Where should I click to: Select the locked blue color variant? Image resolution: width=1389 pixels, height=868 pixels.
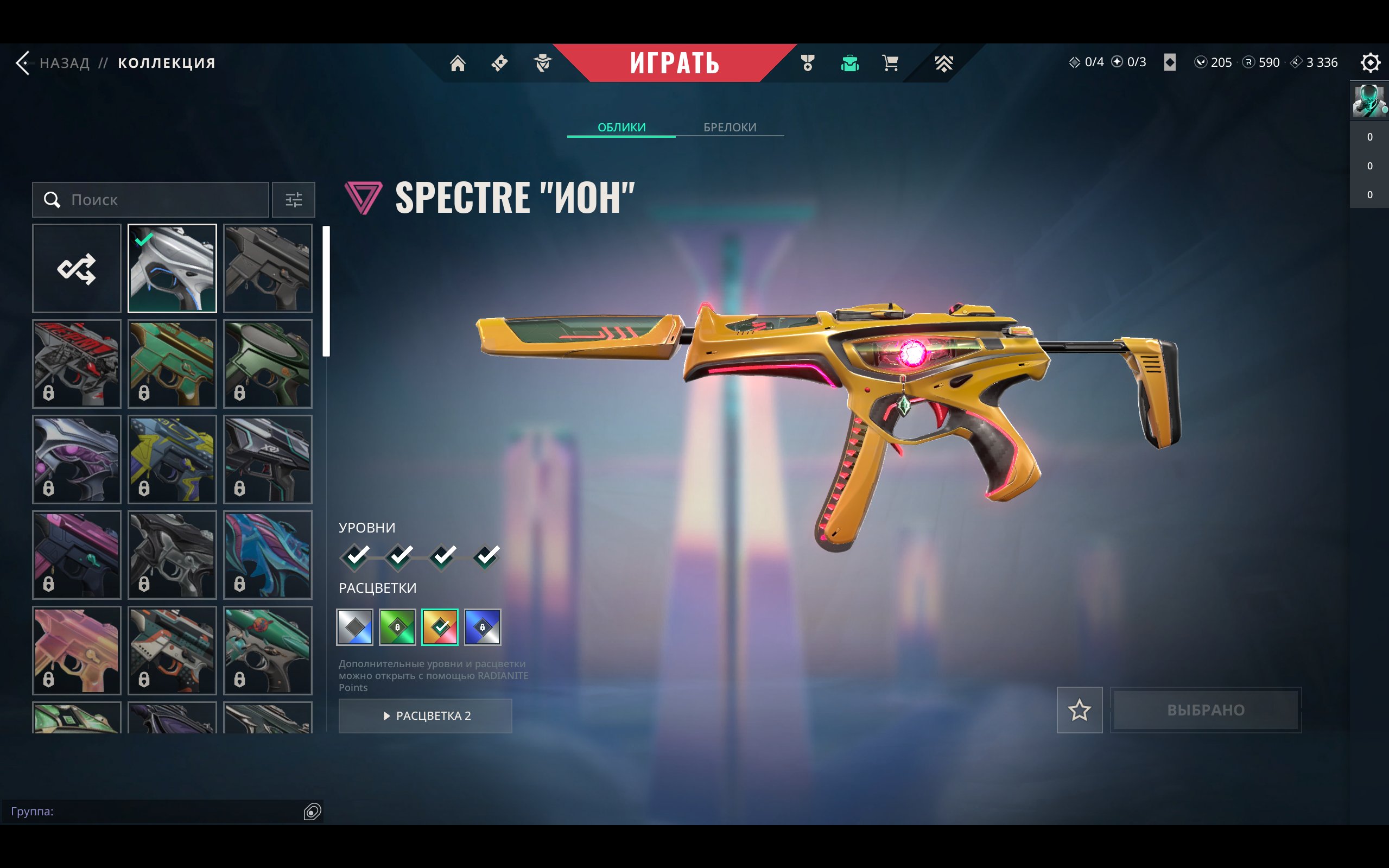tap(482, 627)
